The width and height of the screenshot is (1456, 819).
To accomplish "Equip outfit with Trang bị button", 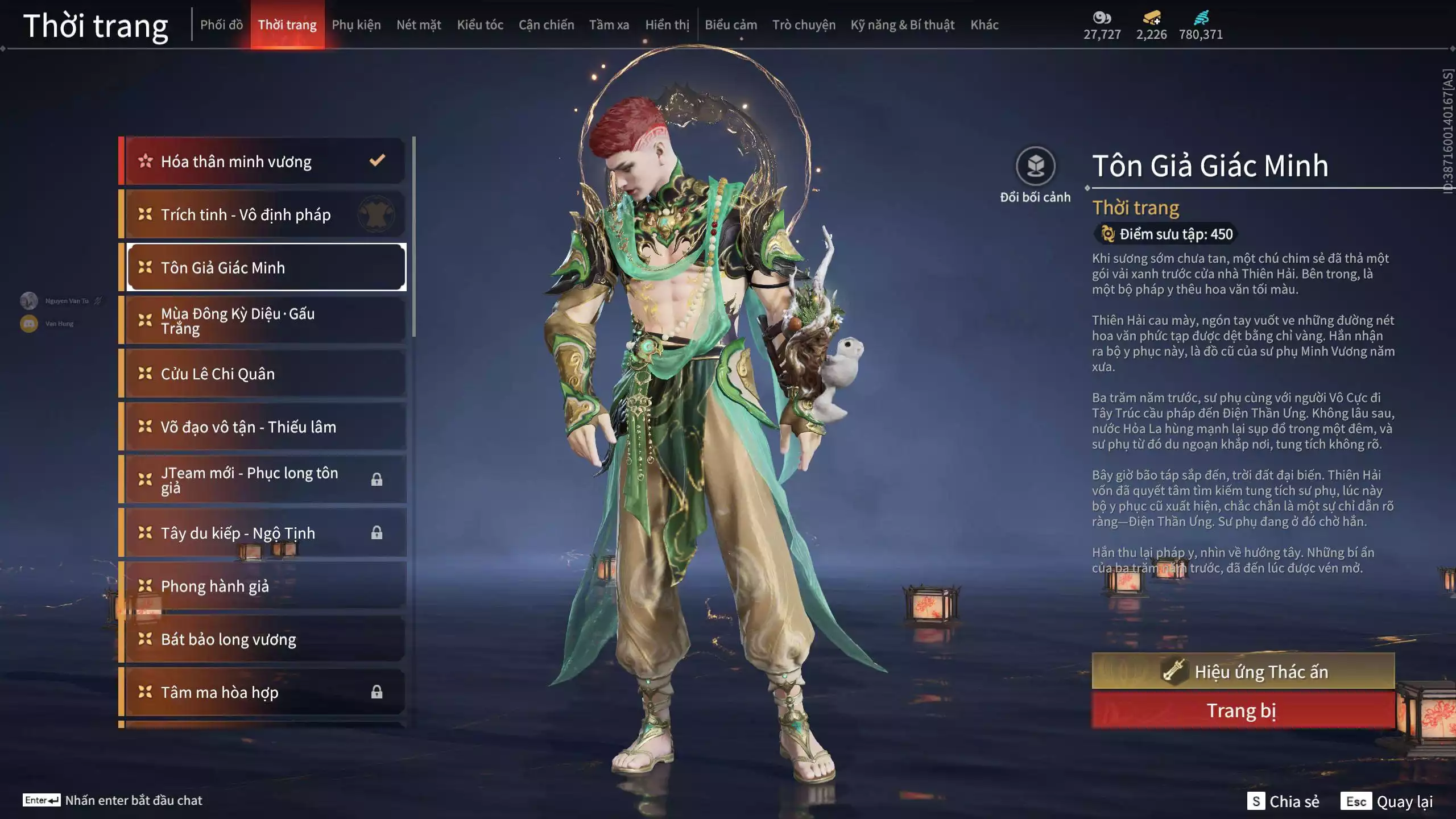I will [1243, 710].
